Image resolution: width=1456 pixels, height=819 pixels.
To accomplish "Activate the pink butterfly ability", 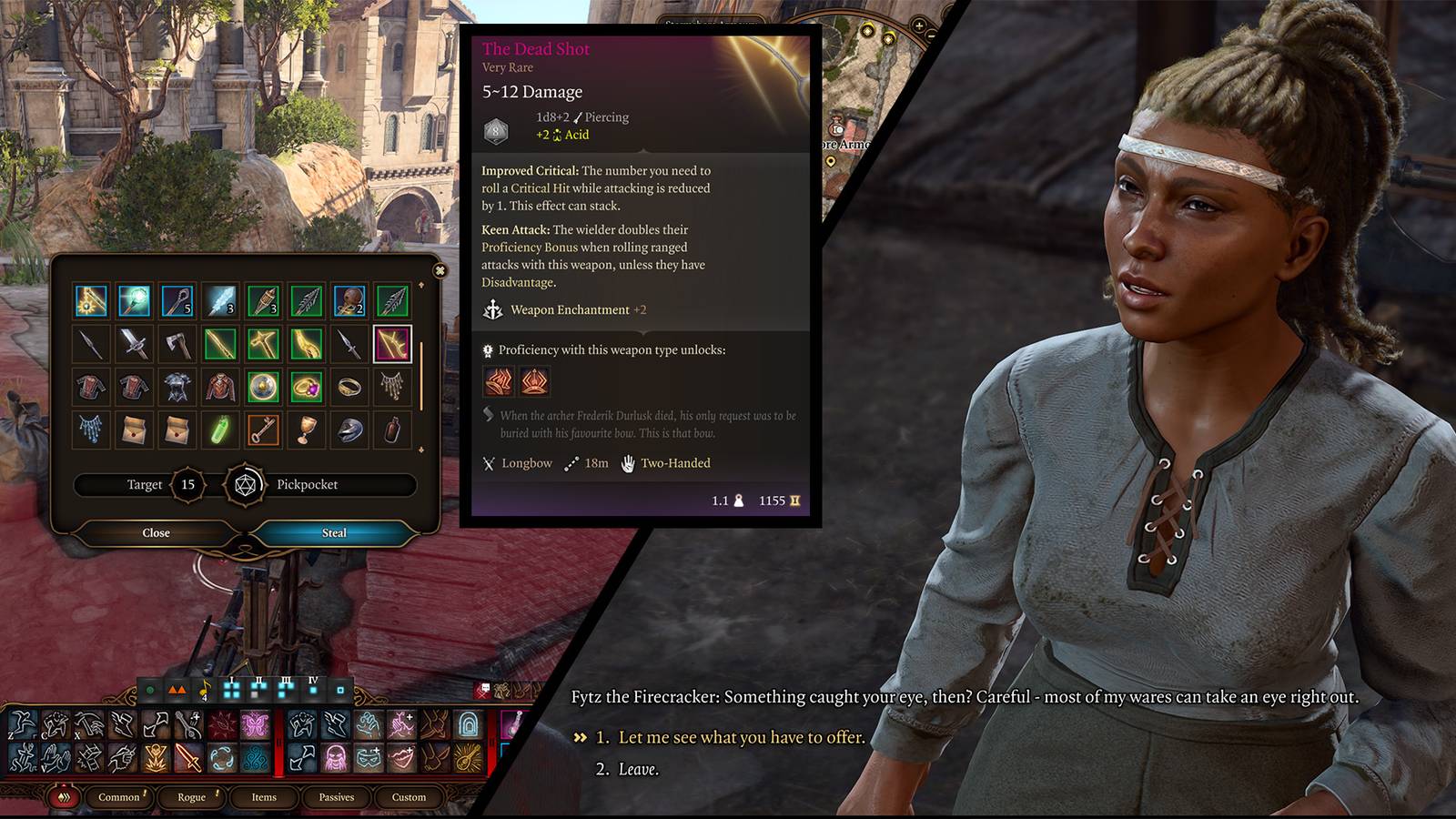I will pos(255,725).
